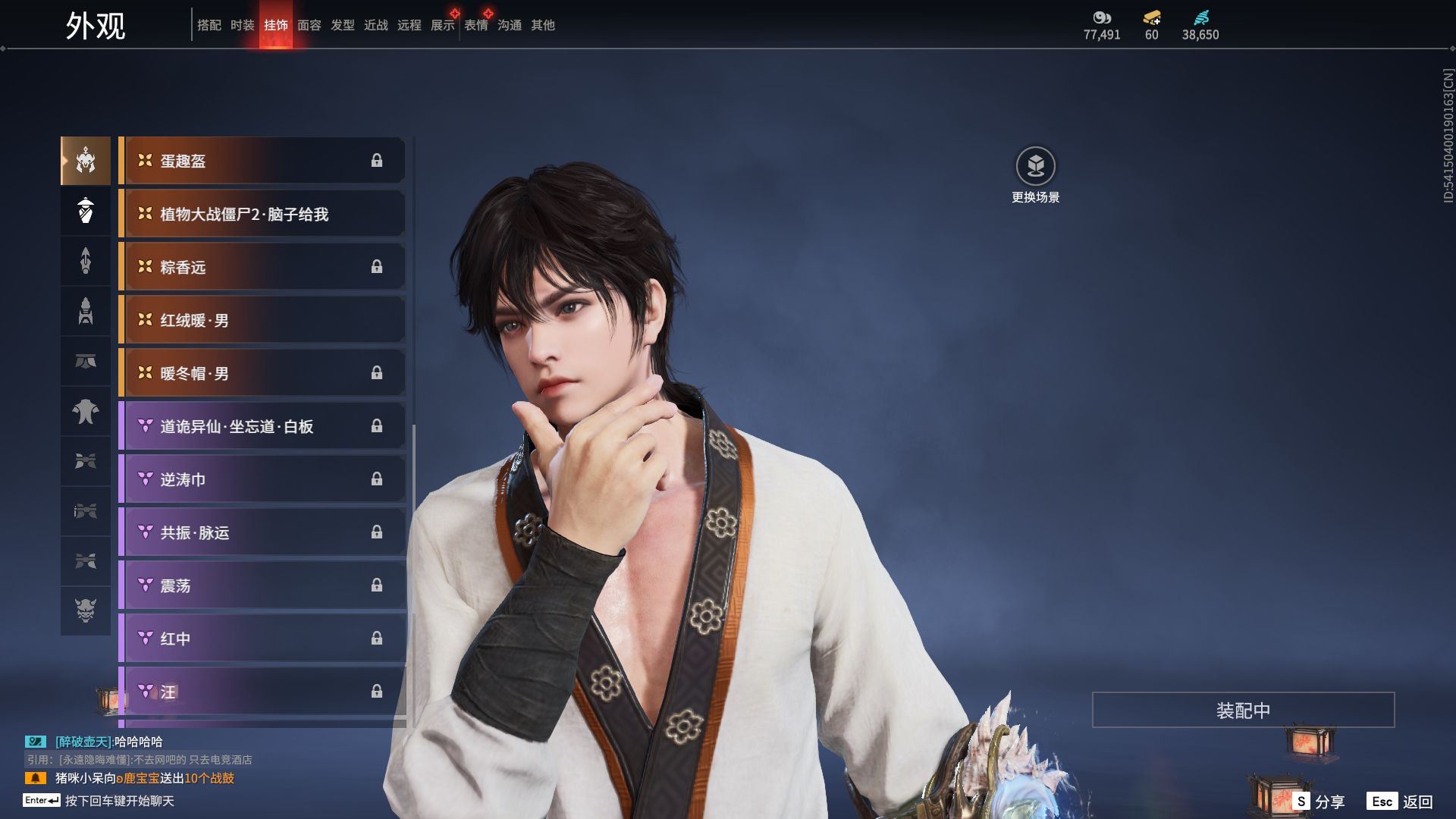Select the helmet headwear category icon

coord(86,161)
